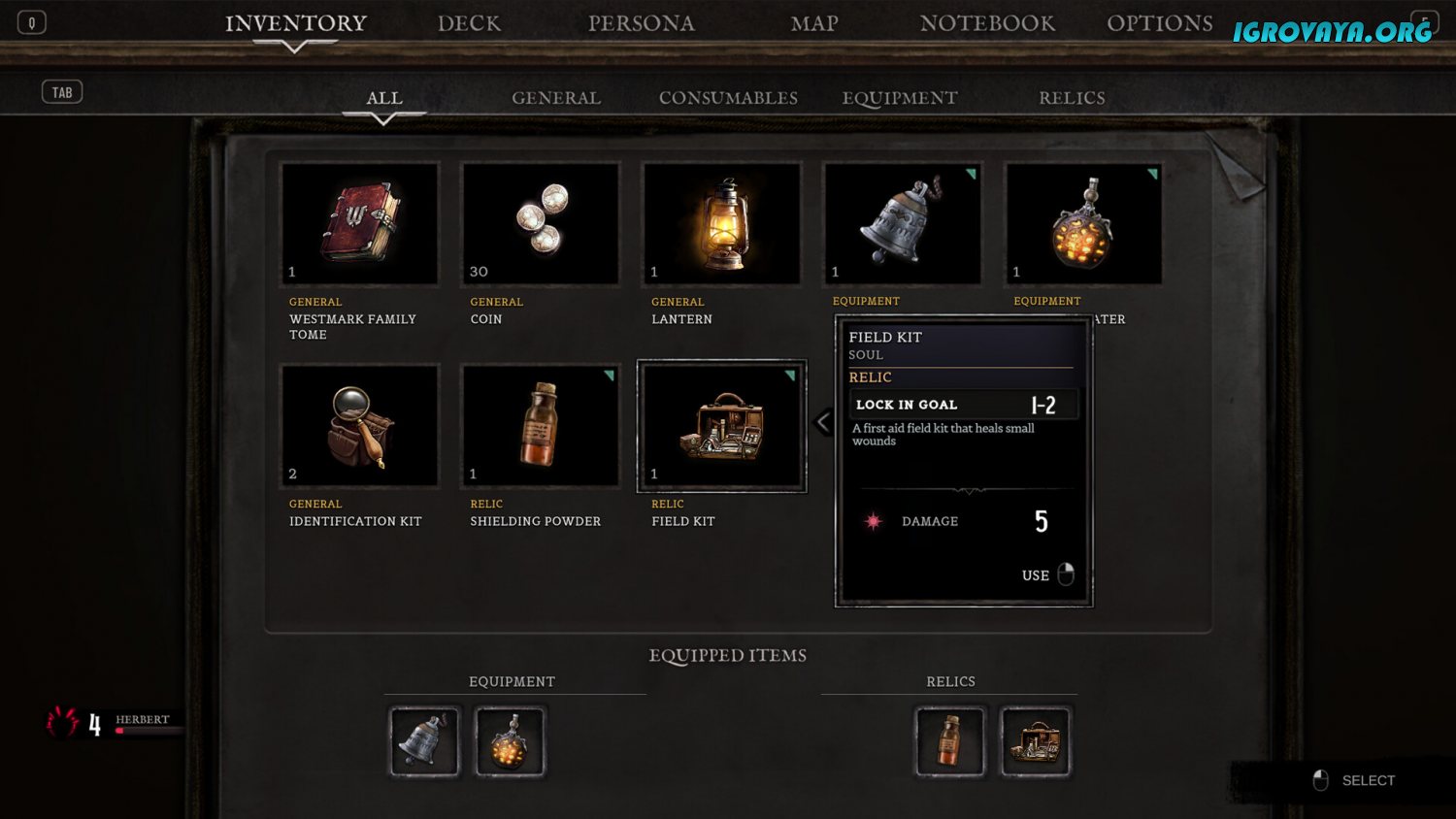Screen dimensions: 1456x819
Task: Open the Map tab
Action: pos(813,23)
